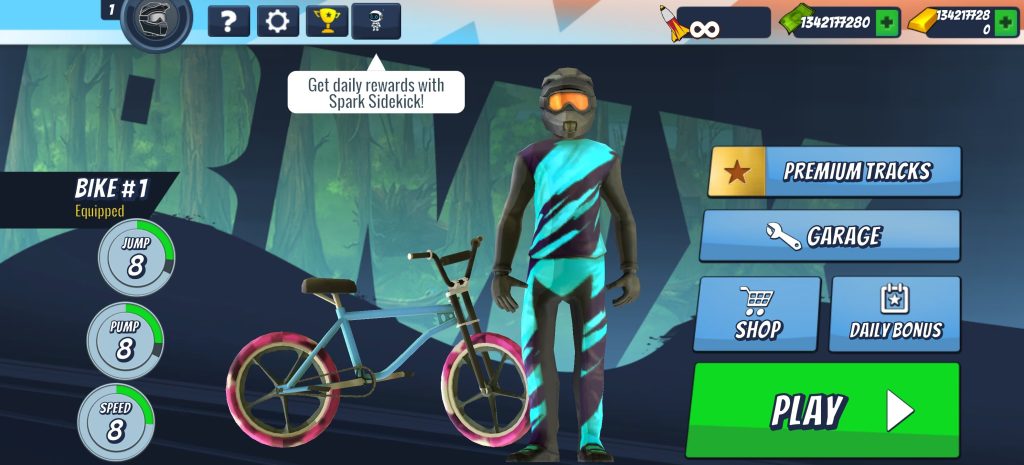Open the settings gear

(x=277, y=20)
